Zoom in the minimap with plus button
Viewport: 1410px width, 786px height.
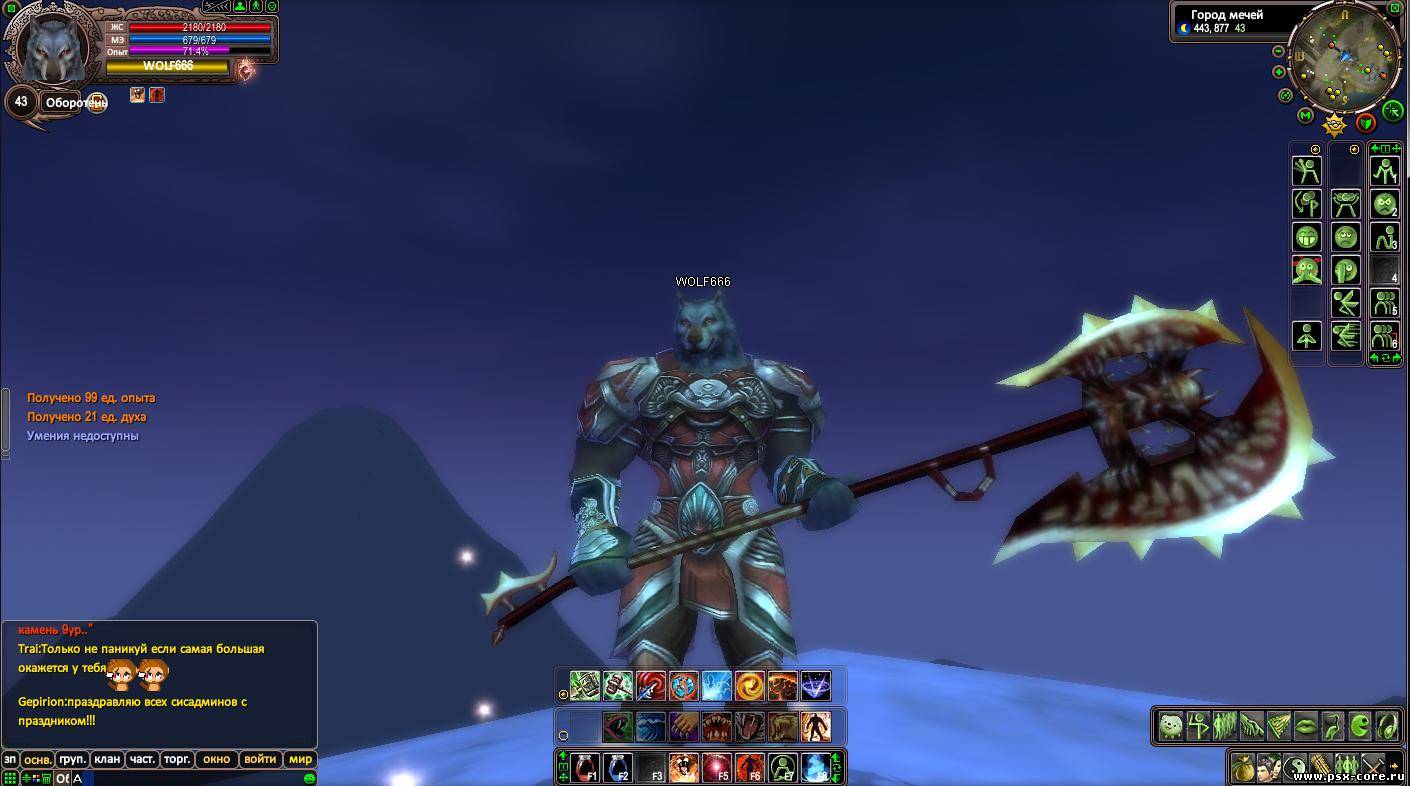pyautogui.click(x=1278, y=72)
